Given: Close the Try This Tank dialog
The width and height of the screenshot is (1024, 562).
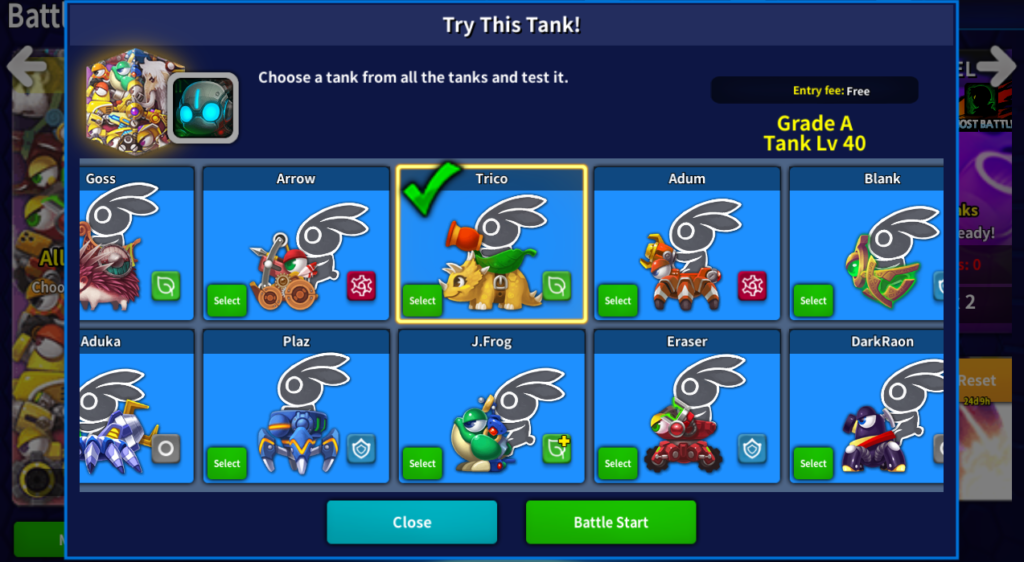Looking at the screenshot, I should [411, 522].
